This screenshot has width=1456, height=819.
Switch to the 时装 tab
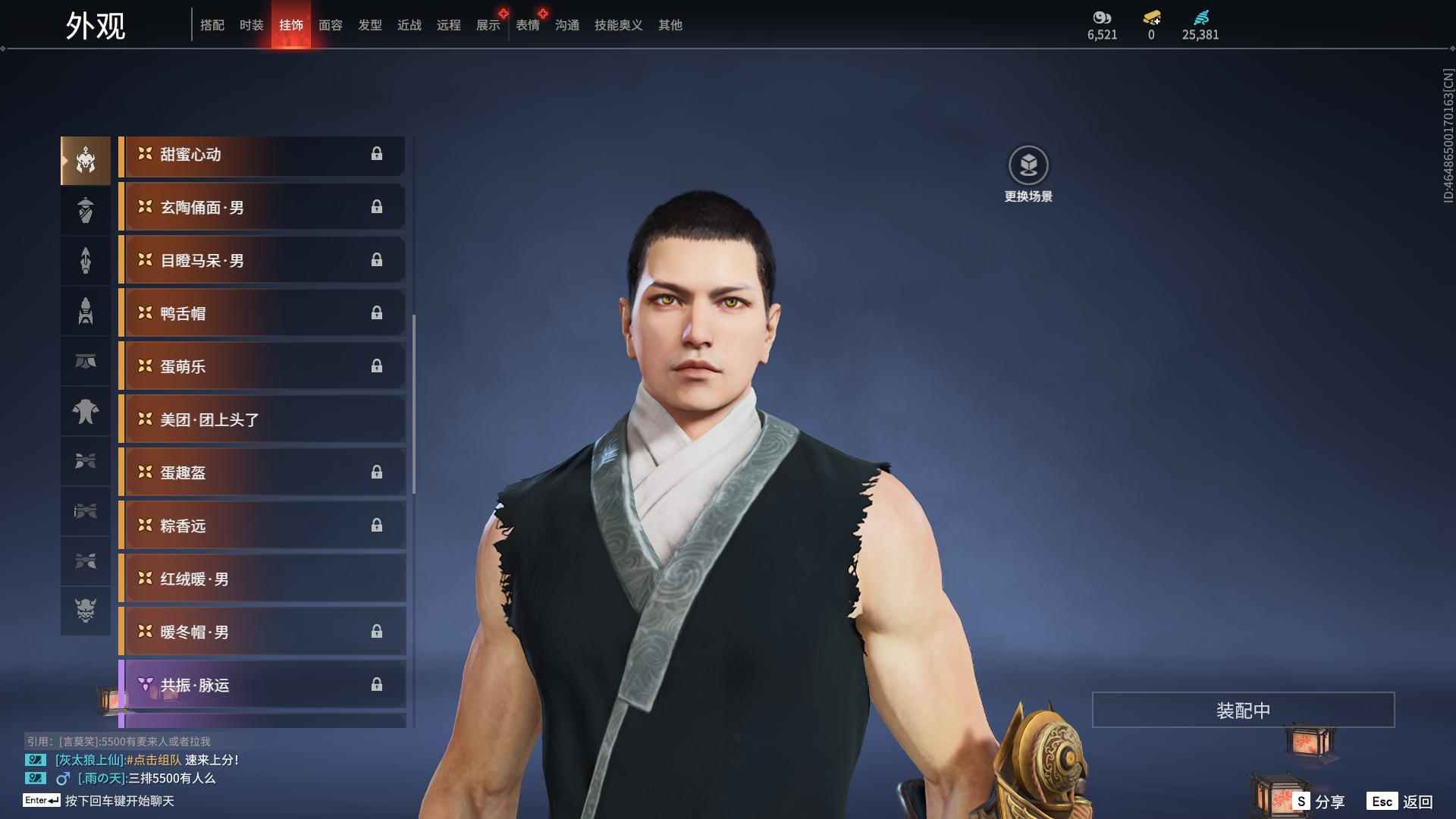[x=251, y=25]
